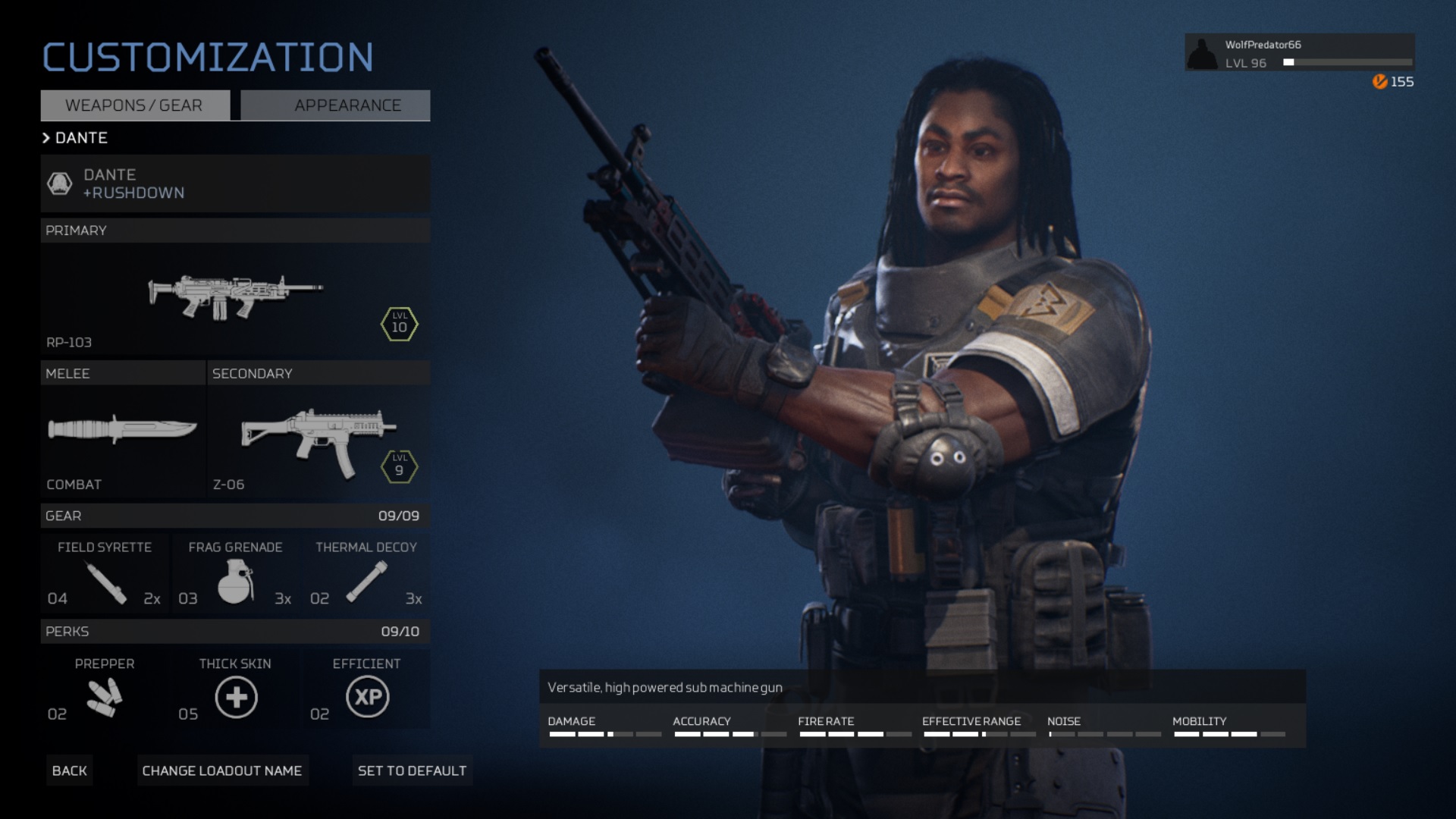Select the Dante +Rushdown loadout row

point(235,184)
